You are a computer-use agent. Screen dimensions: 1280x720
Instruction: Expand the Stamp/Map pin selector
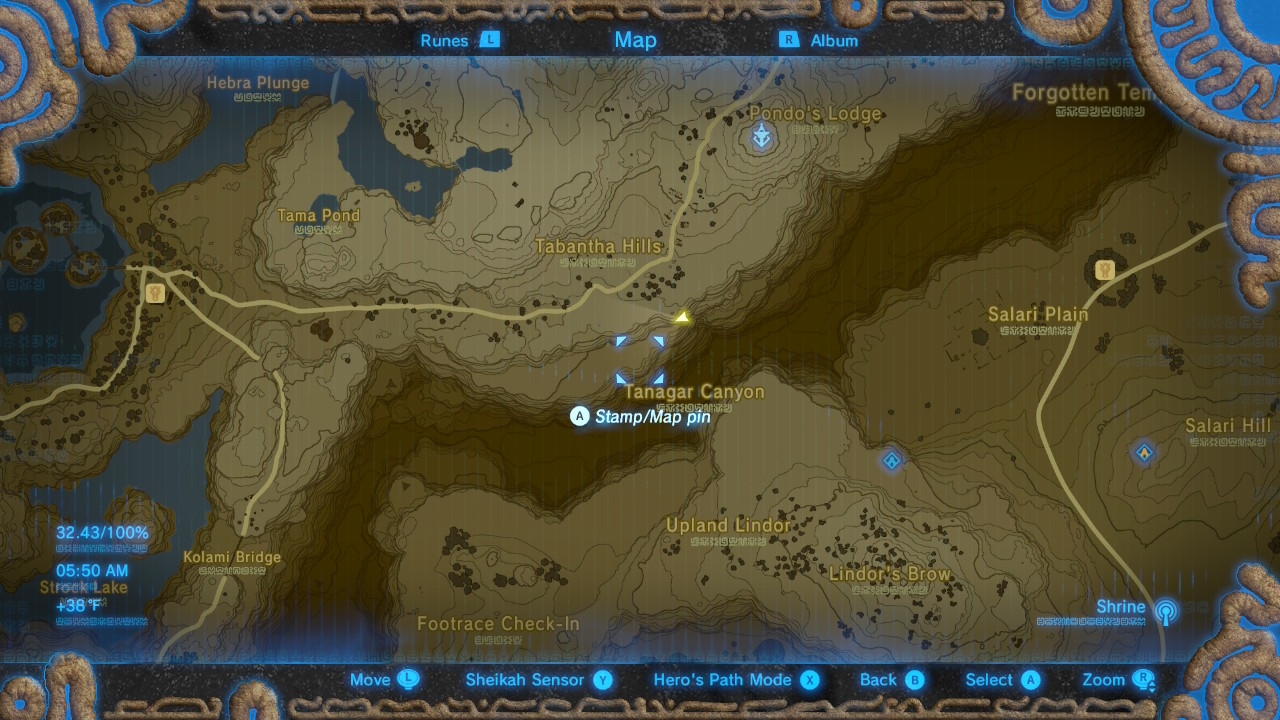[644, 417]
